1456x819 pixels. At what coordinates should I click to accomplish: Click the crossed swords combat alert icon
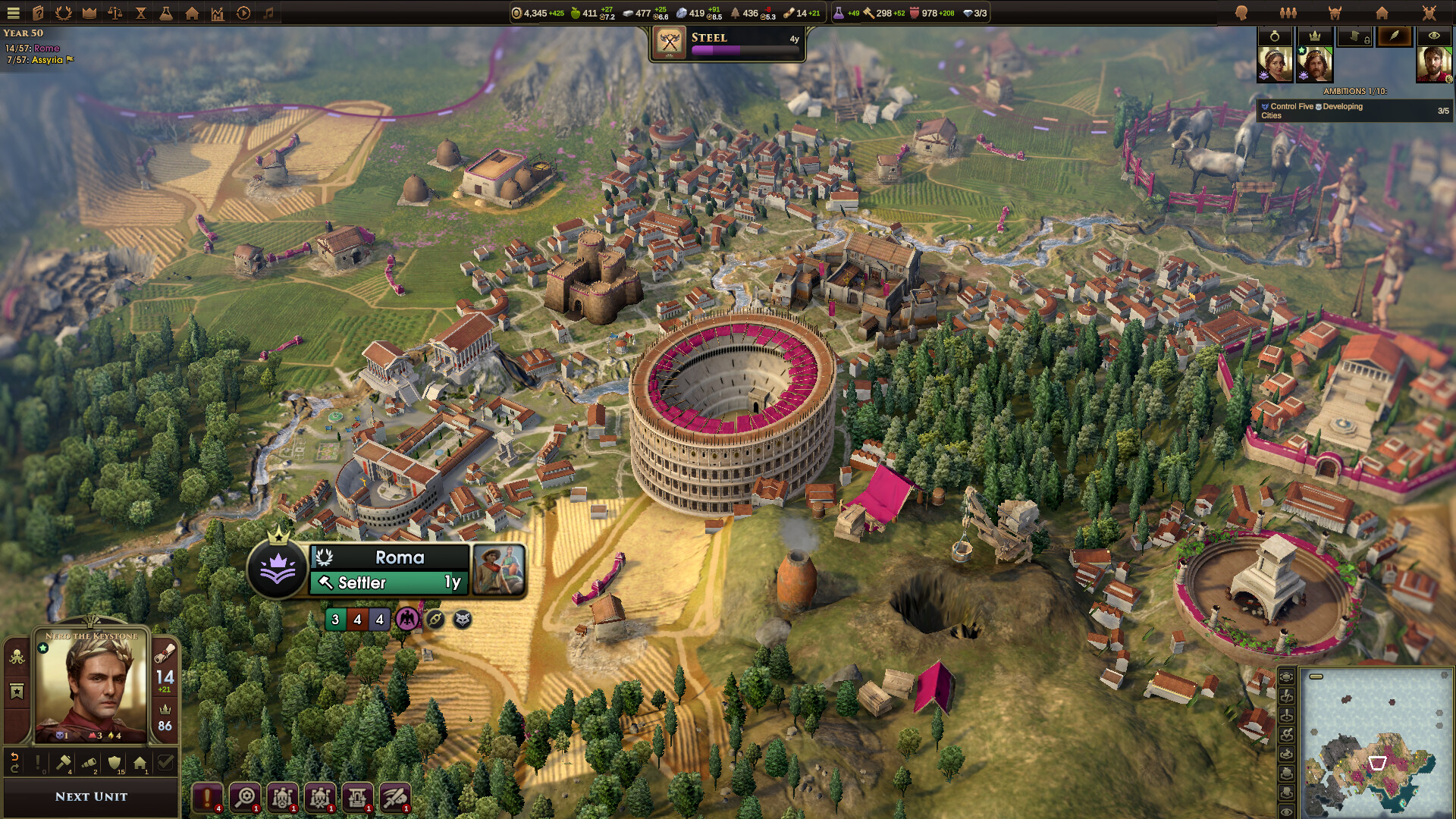pos(396,798)
